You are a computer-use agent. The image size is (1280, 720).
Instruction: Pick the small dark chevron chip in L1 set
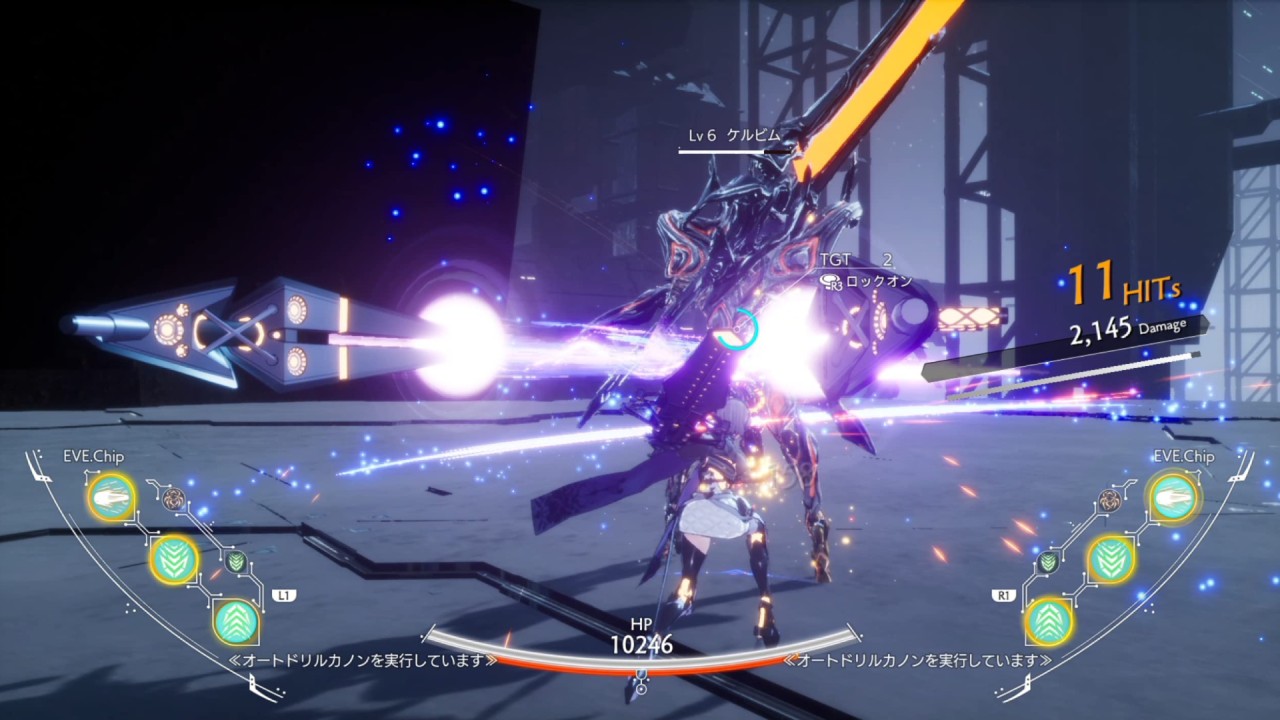pos(235,561)
